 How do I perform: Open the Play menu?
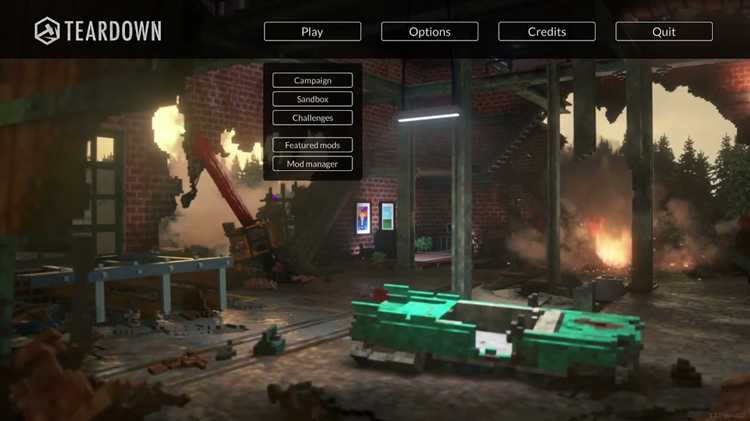[312, 32]
